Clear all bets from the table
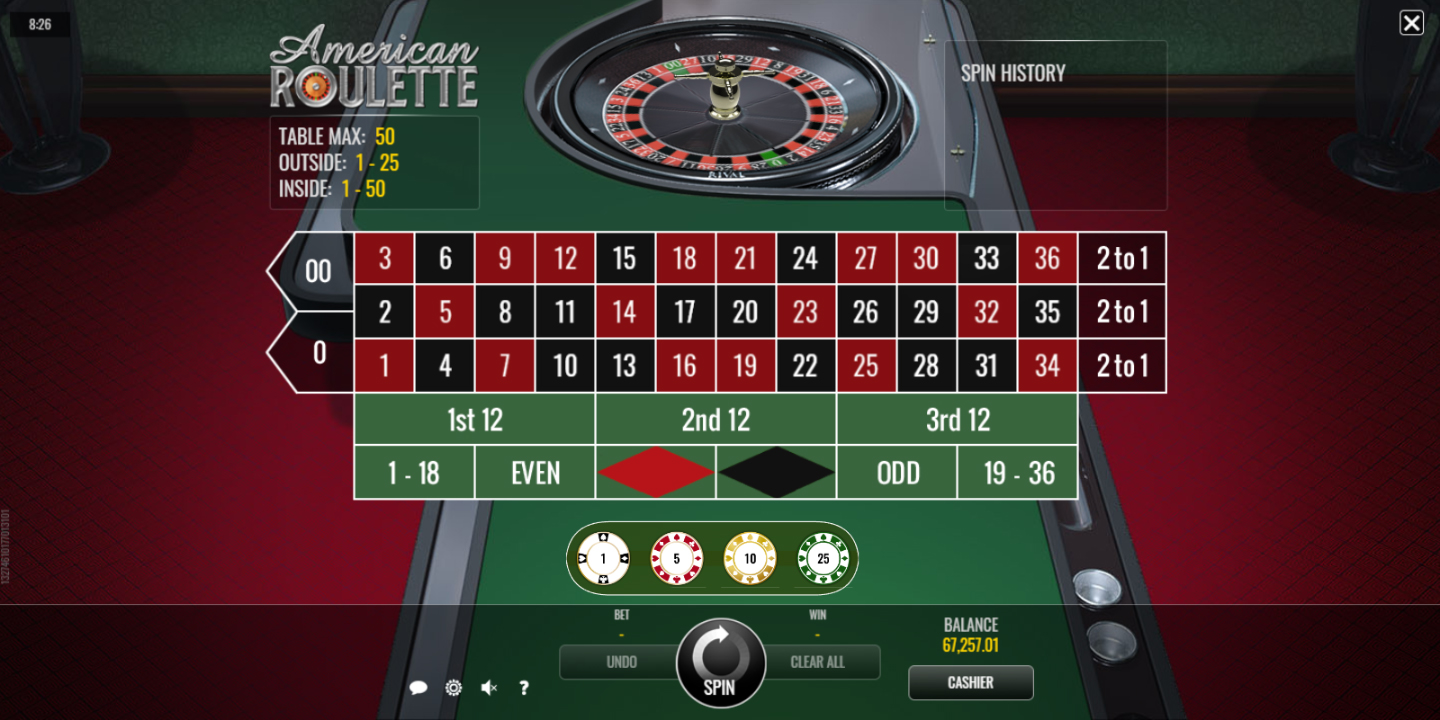The height and width of the screenshot is (720, 1440). pos(818,662)
